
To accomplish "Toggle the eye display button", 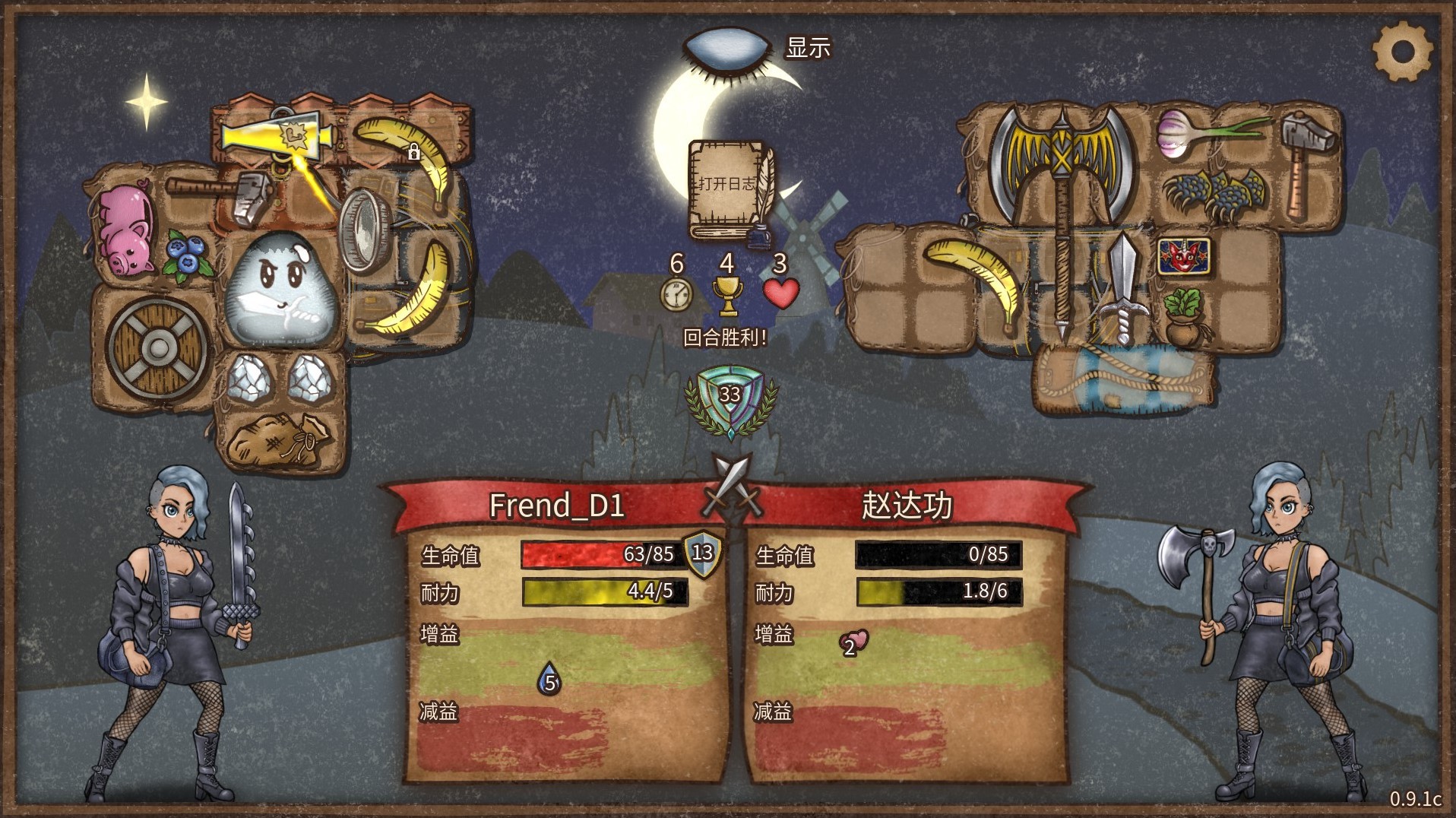I will click(727, 48).
